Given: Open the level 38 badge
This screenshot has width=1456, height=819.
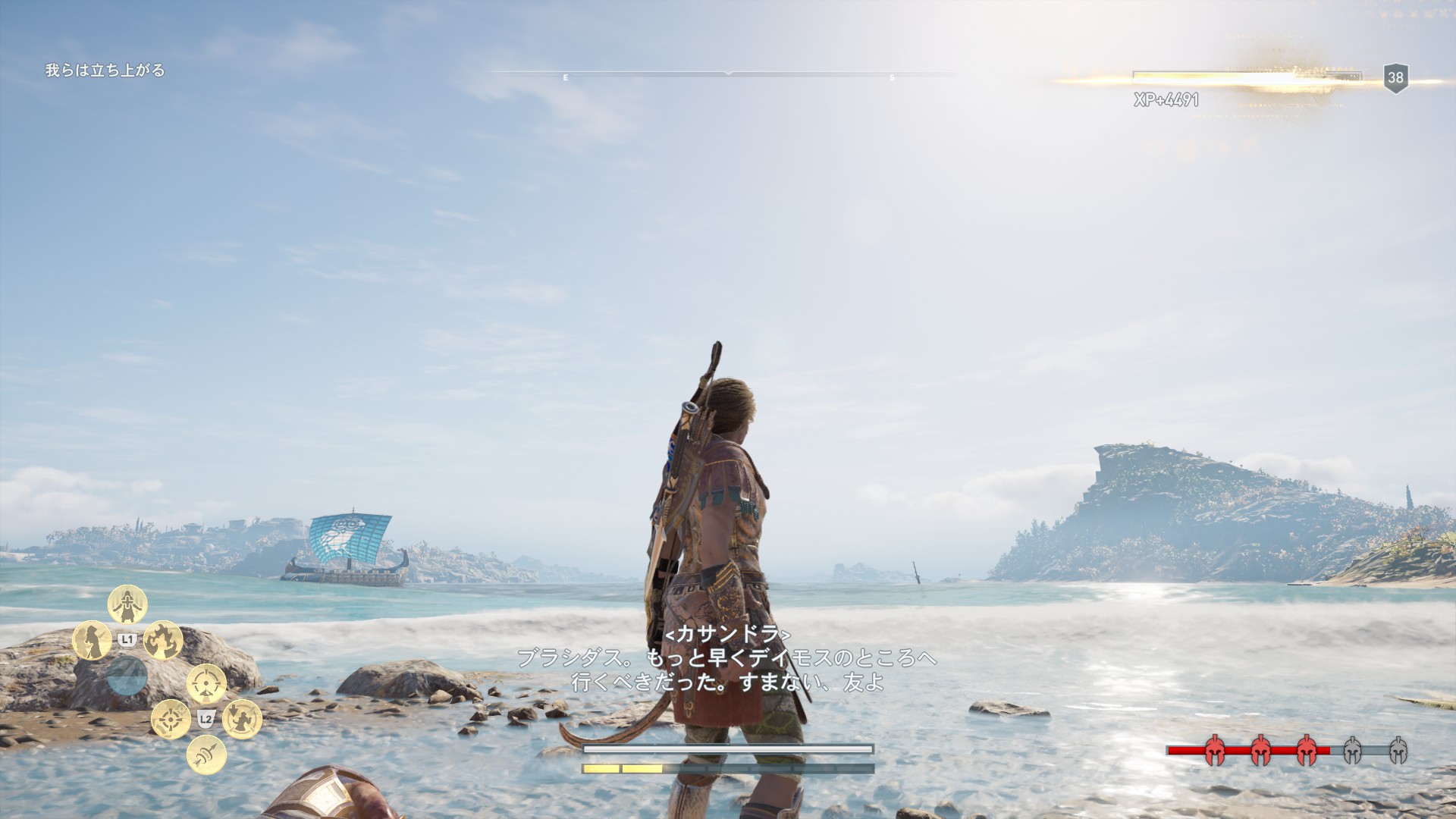Looking at the screenshot, I should tap(1395, 77).
